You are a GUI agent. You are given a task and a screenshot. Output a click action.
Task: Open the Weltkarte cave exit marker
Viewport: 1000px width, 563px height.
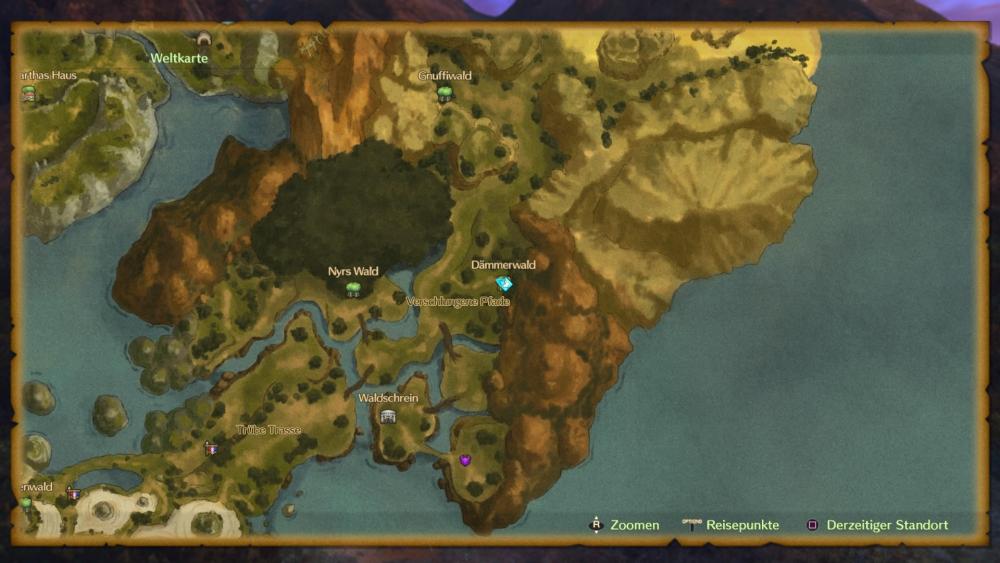204,40
